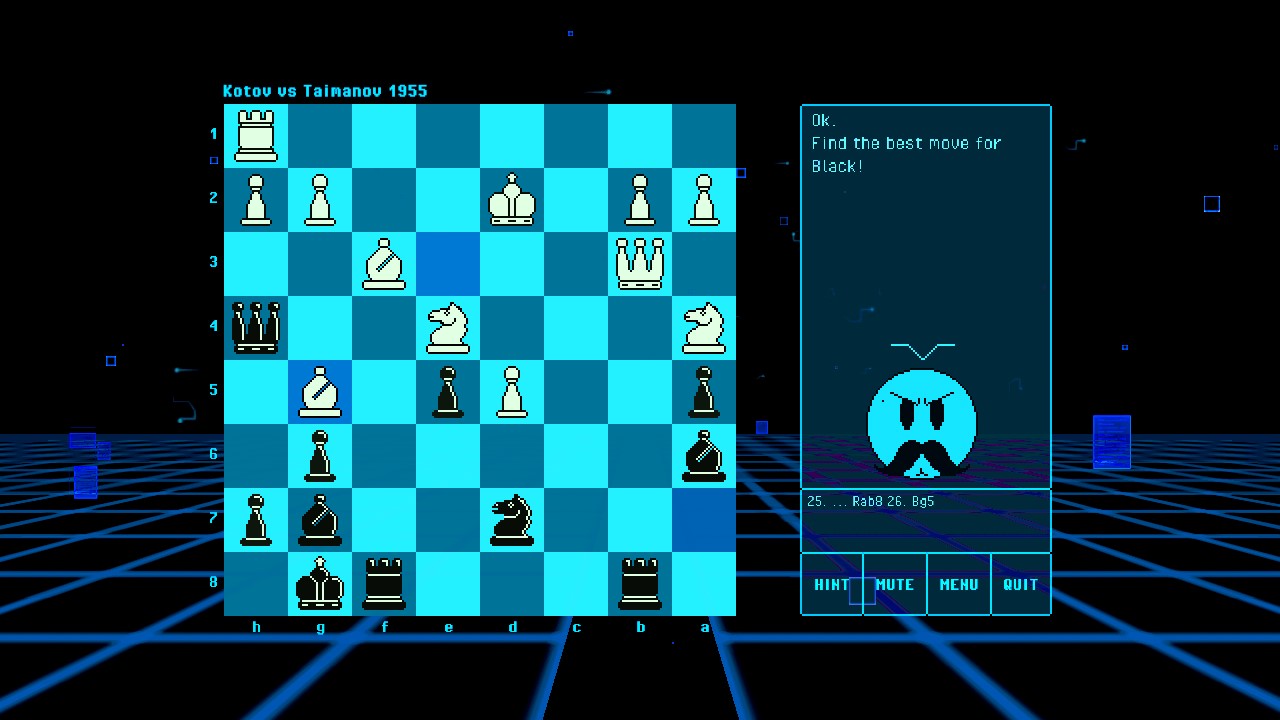1280x720 pixels.
Task: Click the Kotov vs Taimanov 1955 title
Action: (325, 90)
